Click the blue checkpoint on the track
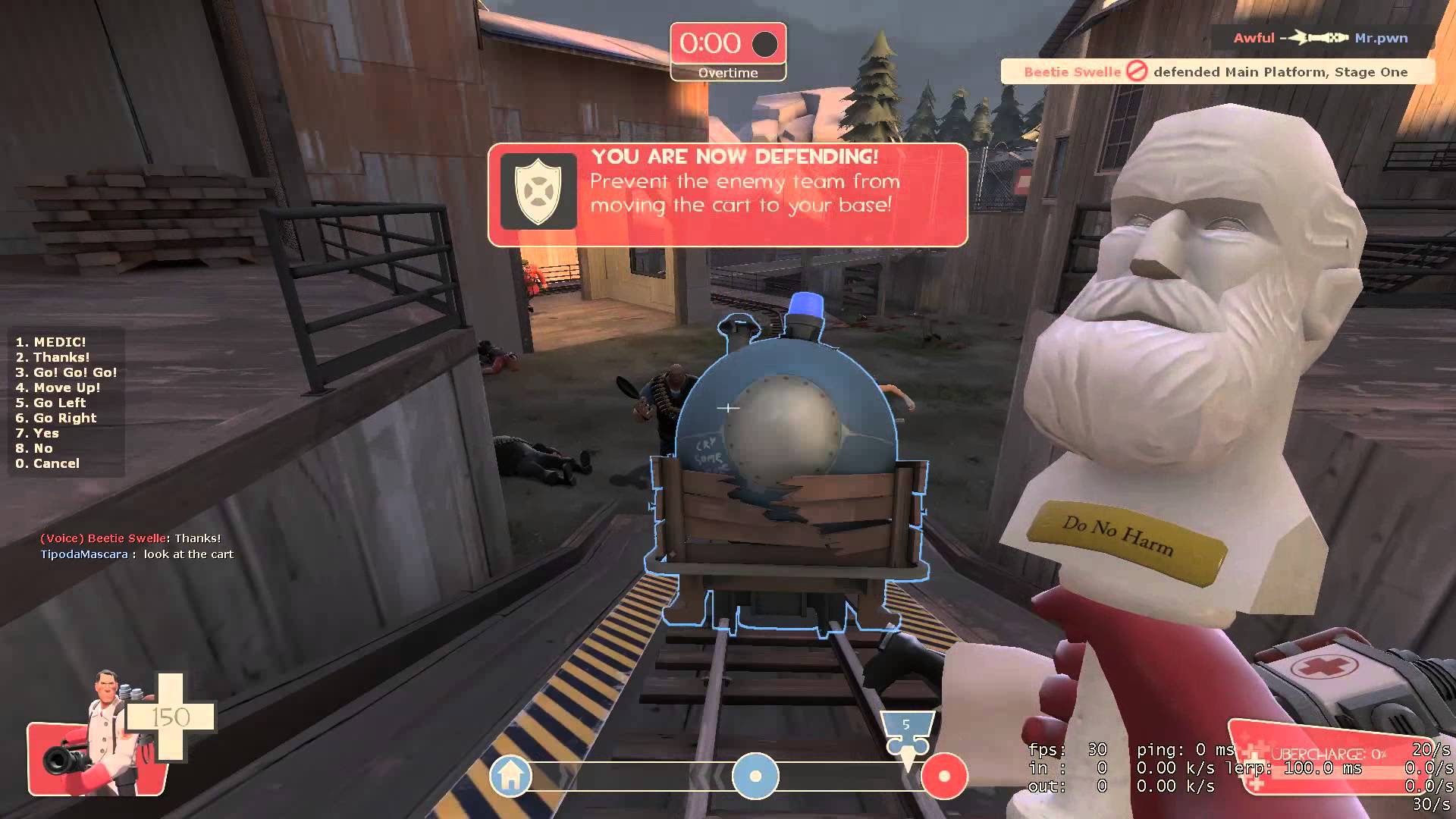The width and height of the screenshot is (1456, 819). pyautogui.click(x=755, y=776)
